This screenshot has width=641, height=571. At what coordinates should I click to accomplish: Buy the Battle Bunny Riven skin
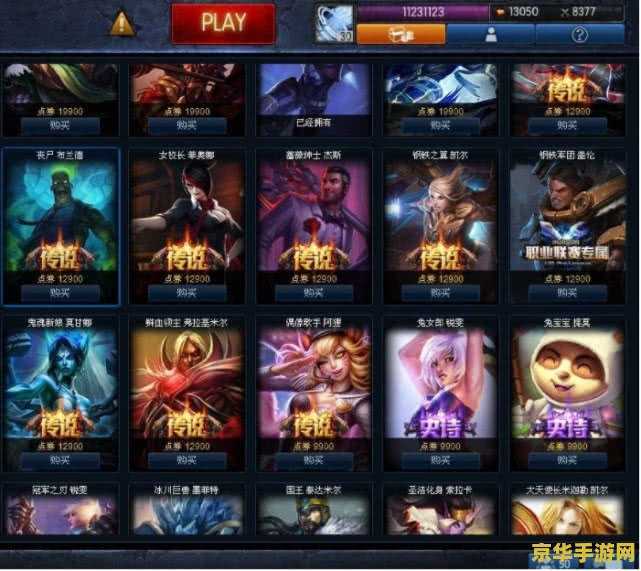pos(440,461)
